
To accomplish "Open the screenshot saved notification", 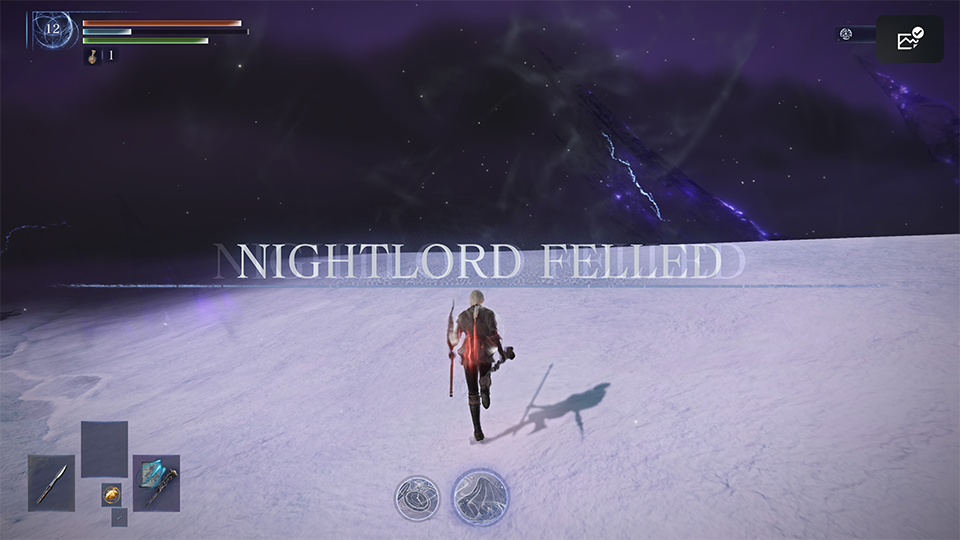I will tap(909, 40).
